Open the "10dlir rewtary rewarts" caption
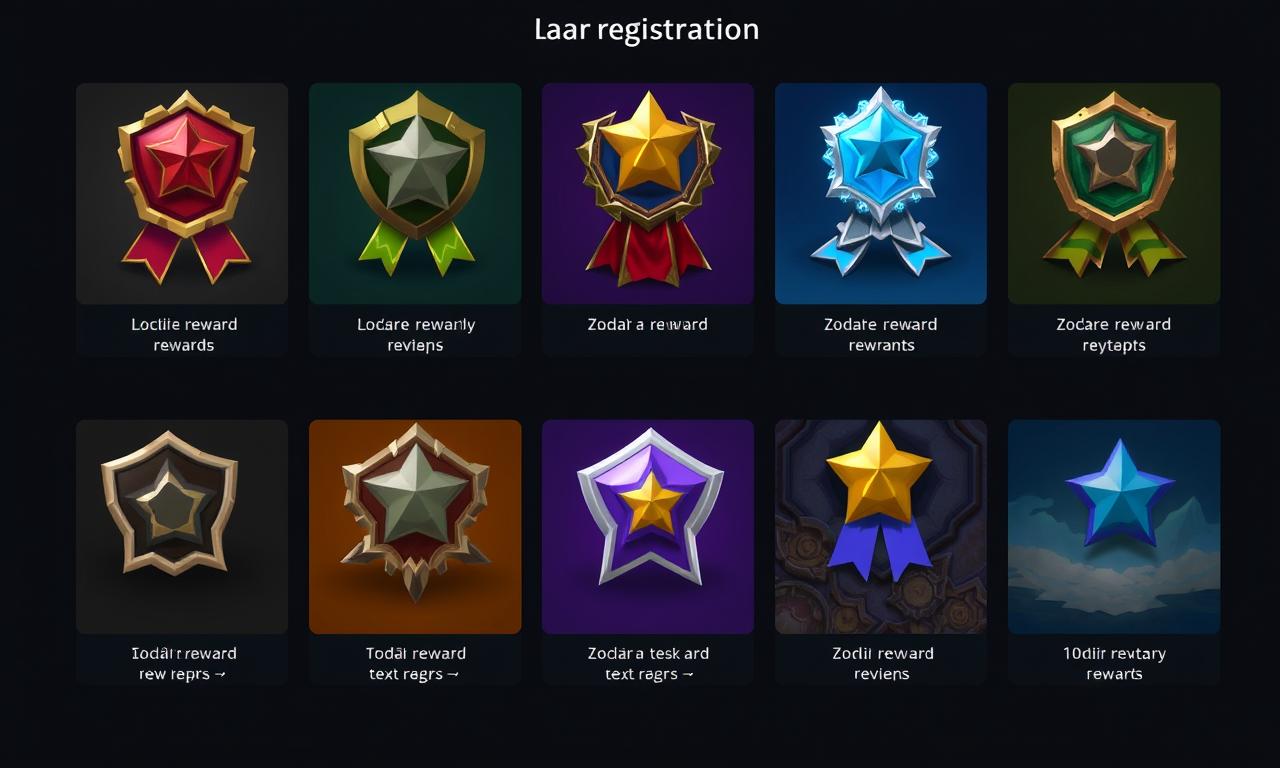 tap(1114, 664)
